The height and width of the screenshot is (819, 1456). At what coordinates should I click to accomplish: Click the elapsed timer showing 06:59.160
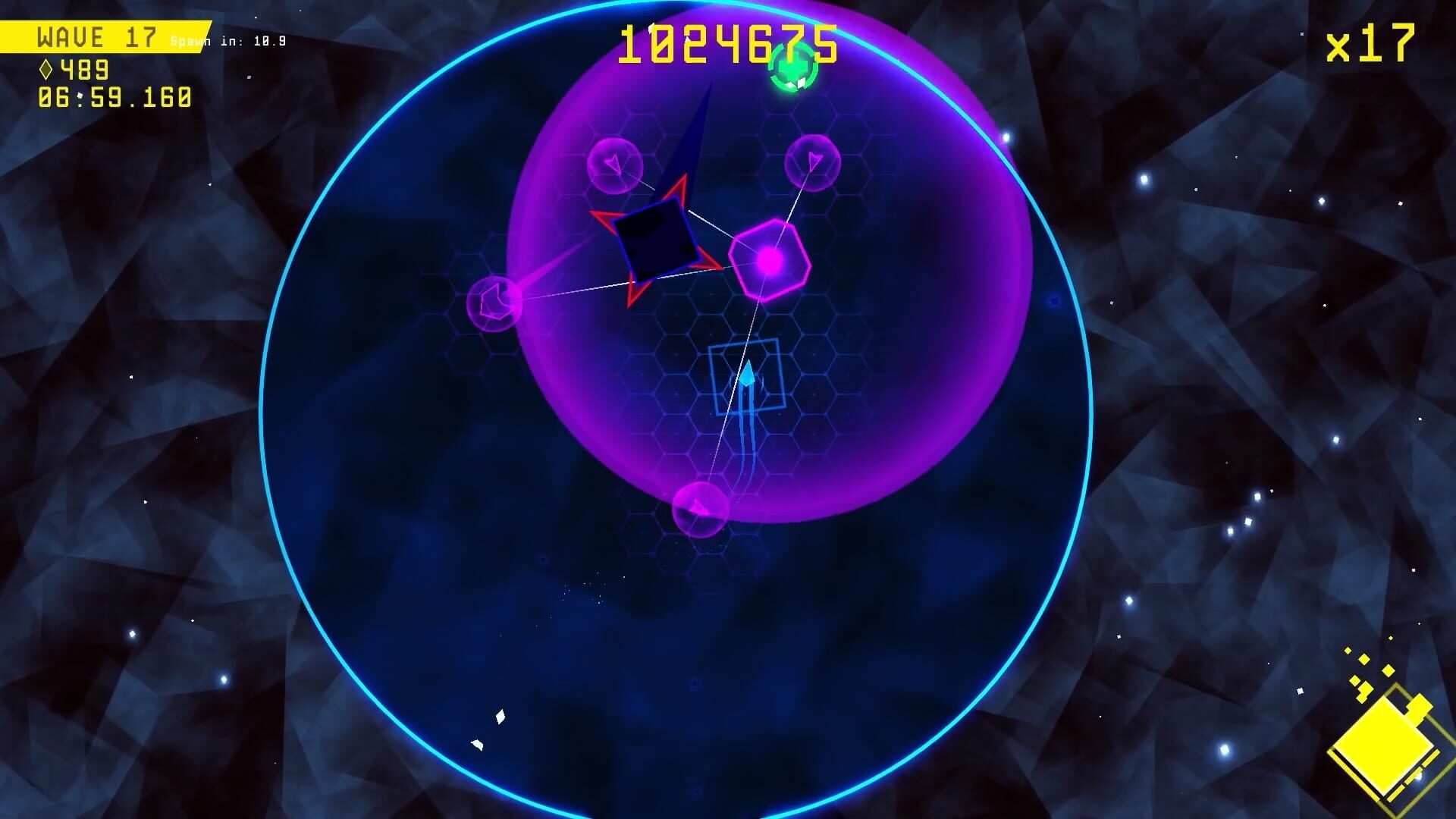tap(114, 99)
